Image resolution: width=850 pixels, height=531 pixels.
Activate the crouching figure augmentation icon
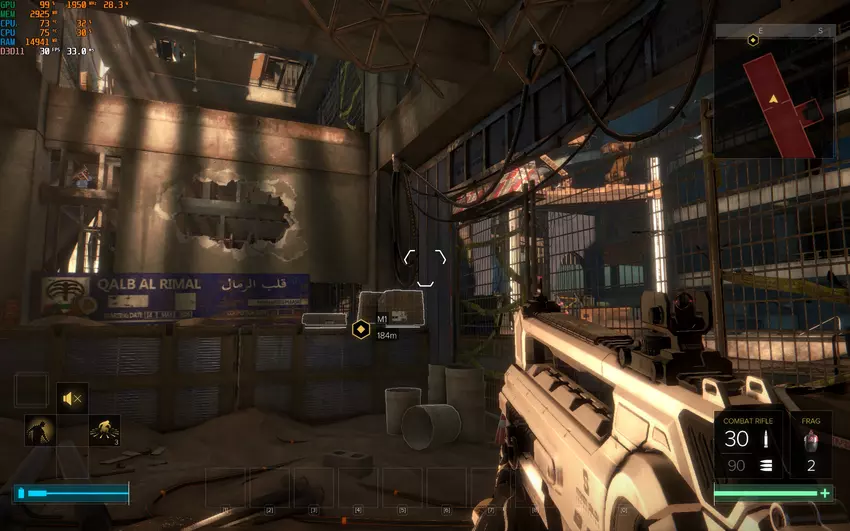[40, 431]
